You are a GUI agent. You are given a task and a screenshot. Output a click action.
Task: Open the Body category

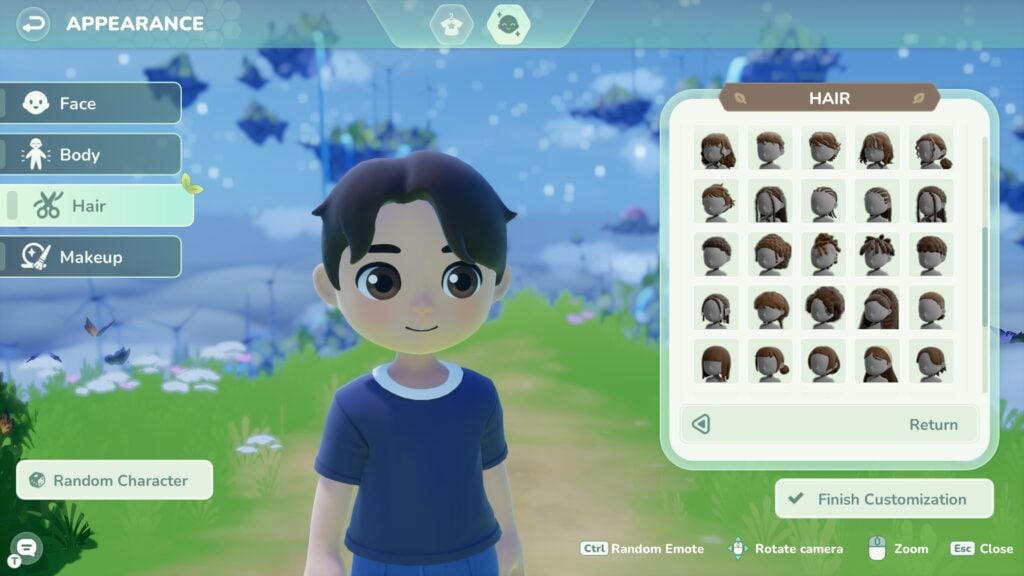coord(90,155)
